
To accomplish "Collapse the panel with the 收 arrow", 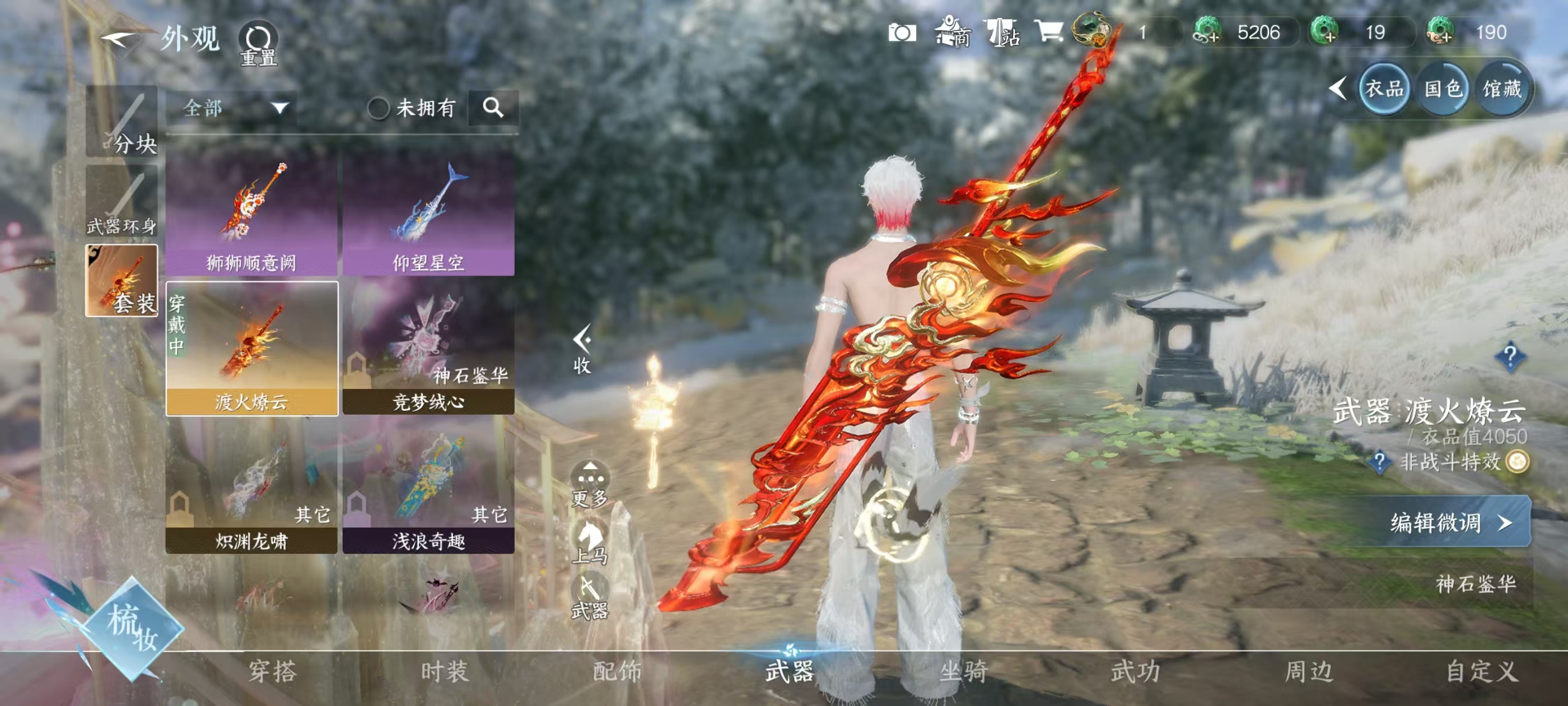I will pos(582,347).
